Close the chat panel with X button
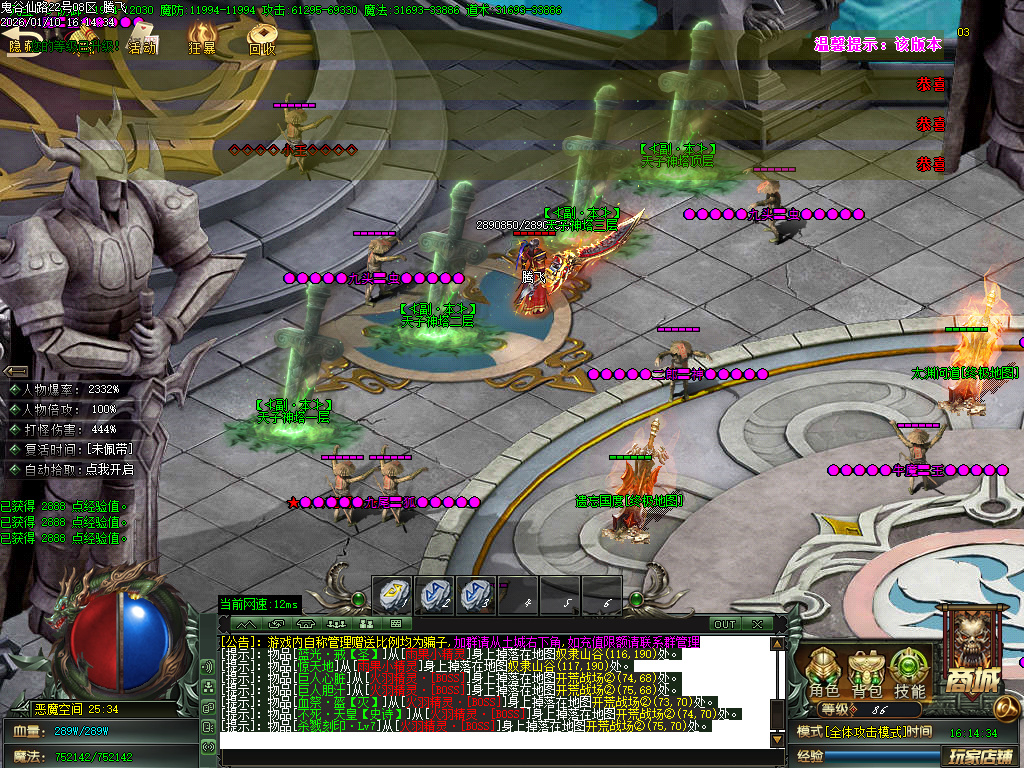This screenshot has width=1024, height=768. coord(757,624)
